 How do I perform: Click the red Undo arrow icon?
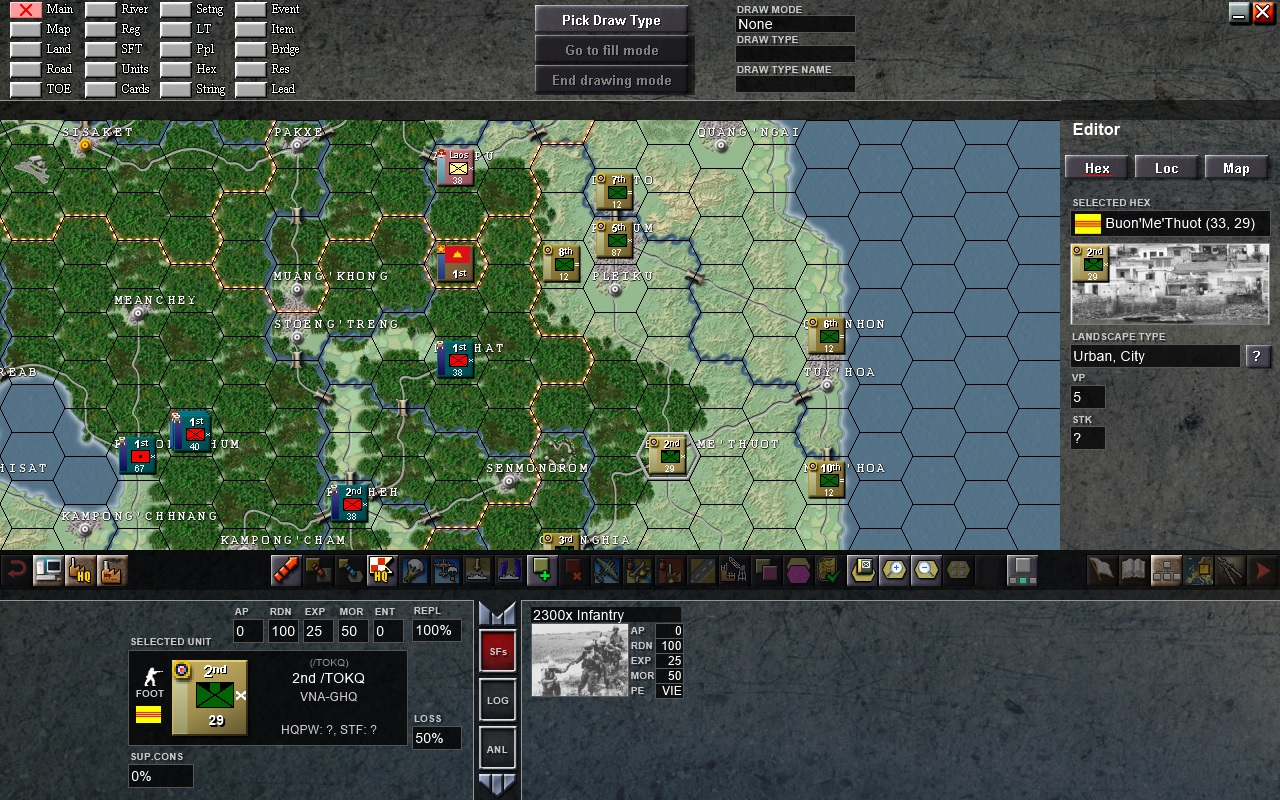click(x=15, y=569)
